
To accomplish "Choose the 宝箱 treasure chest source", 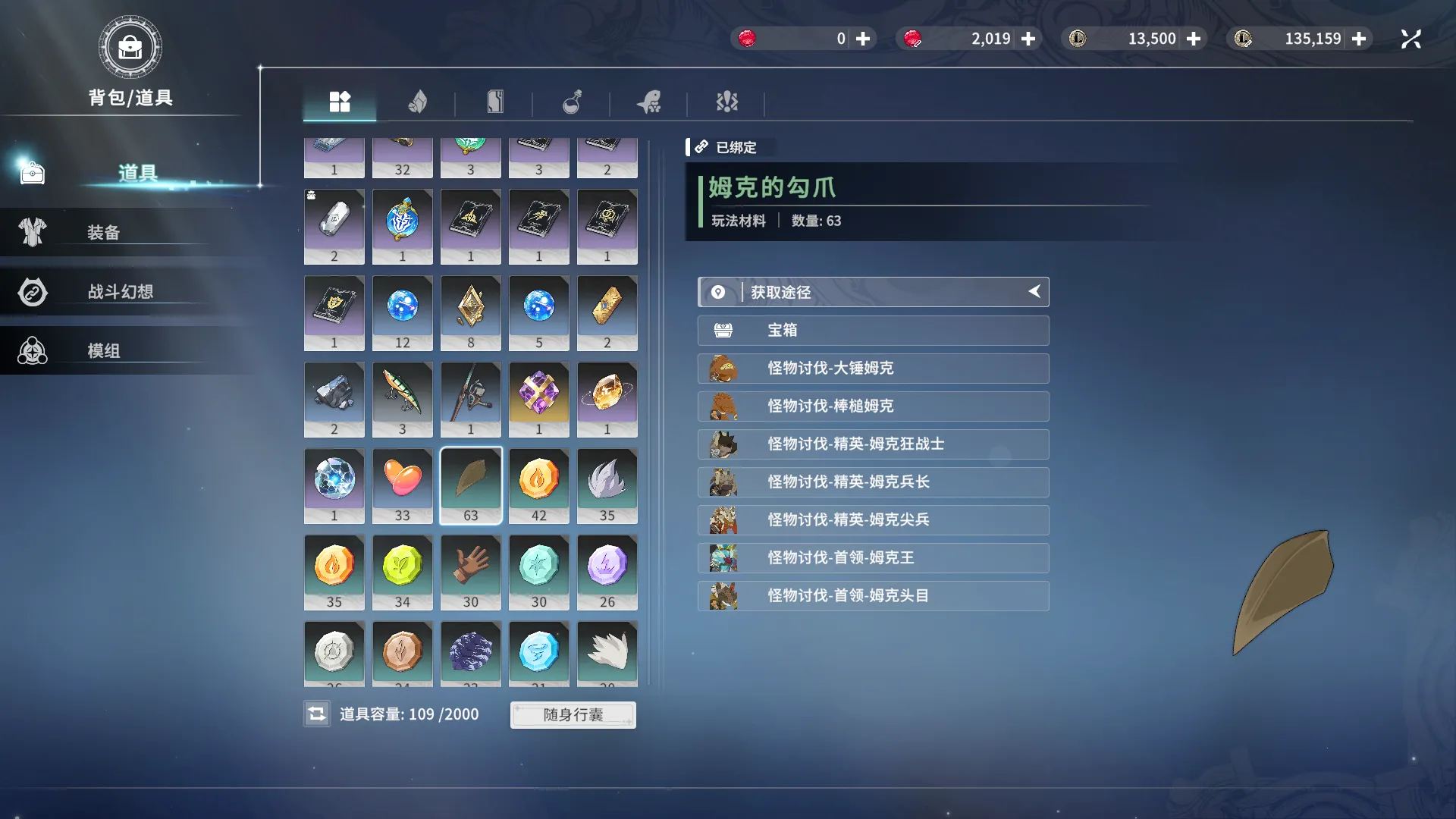I will click(873, 331).
